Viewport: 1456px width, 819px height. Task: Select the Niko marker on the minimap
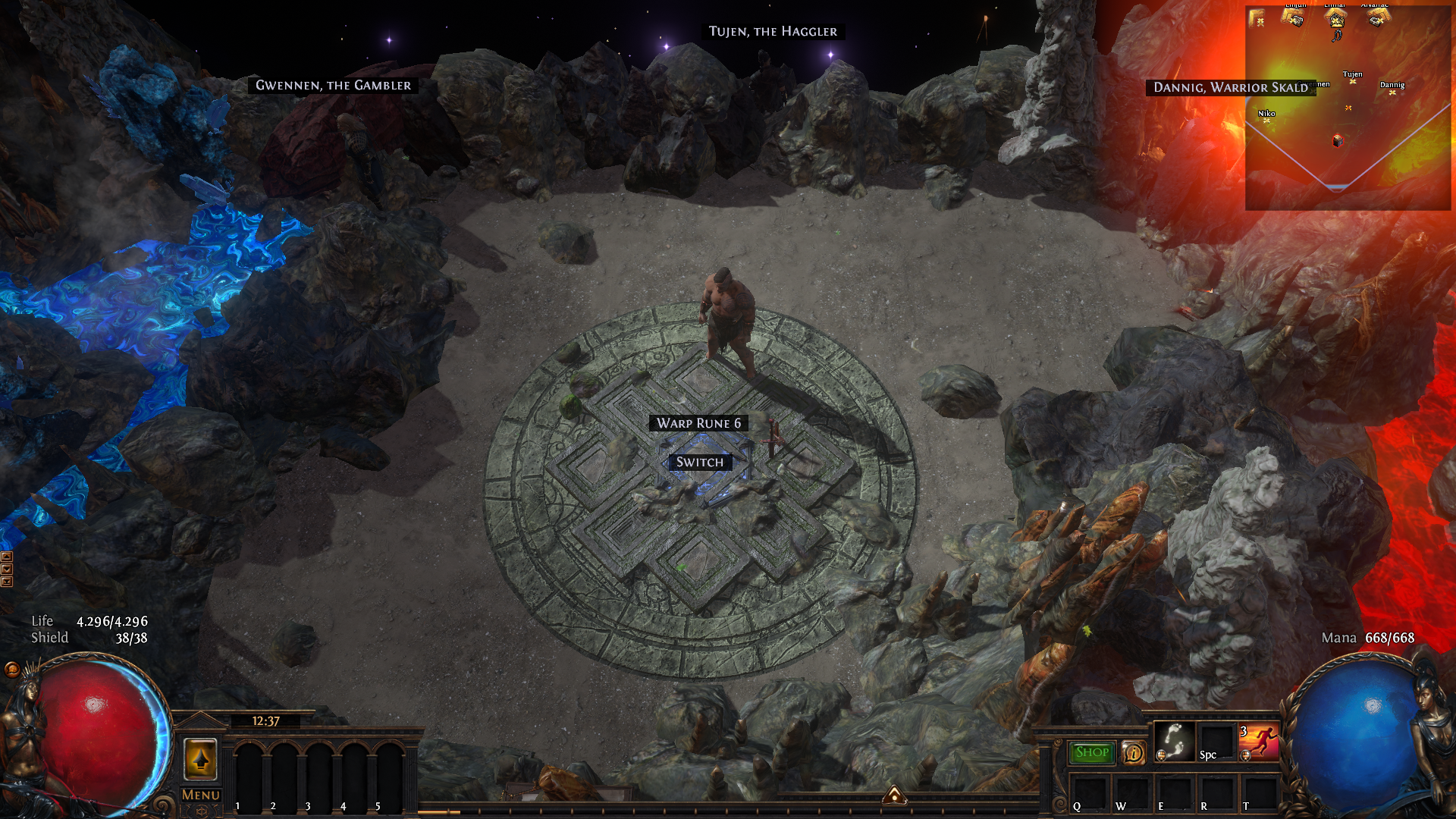pyautogui.click(x=1266, y=120)
